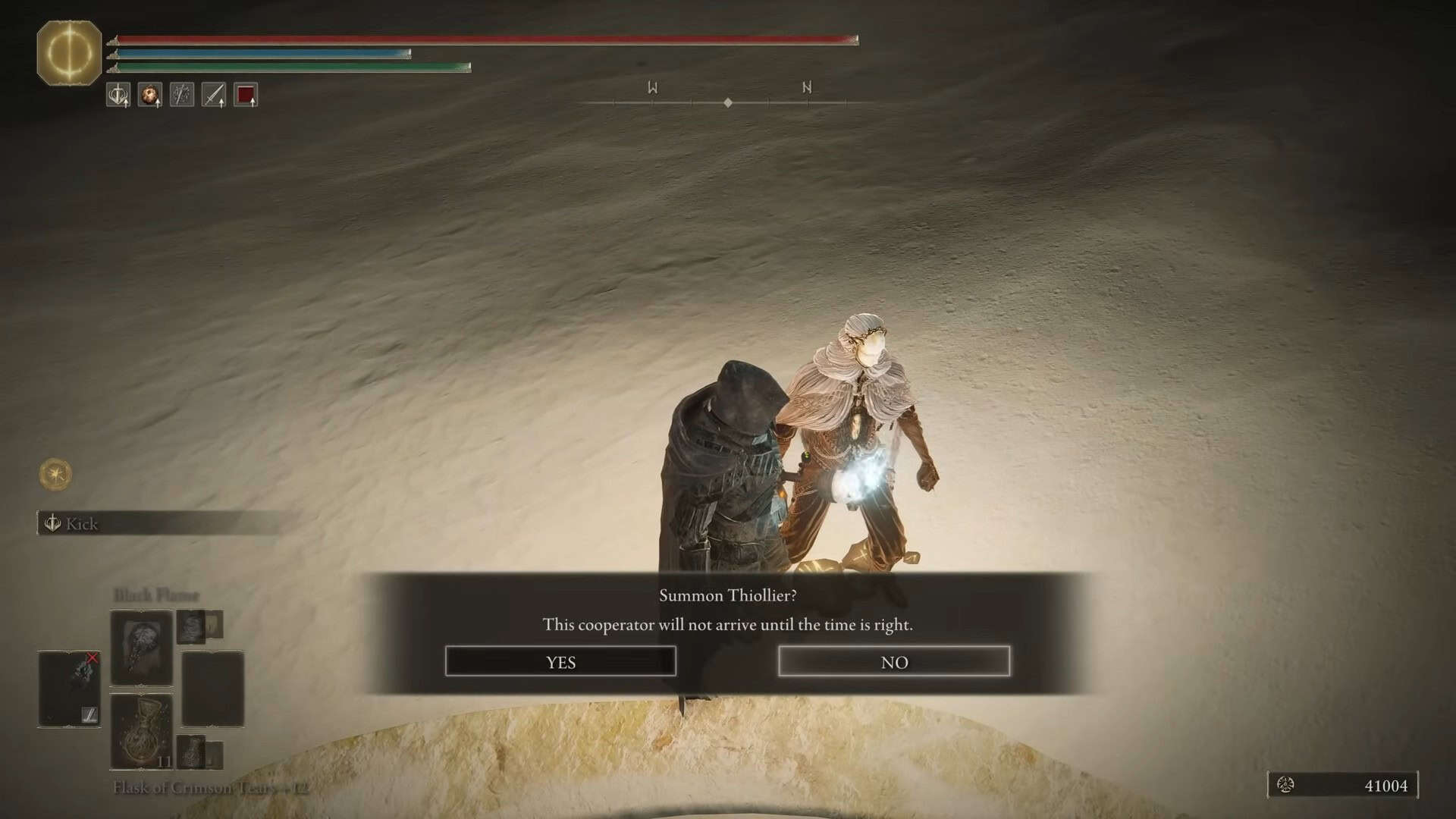Viewport: 1456px width, 819px height.
Task: Click the round brown boluses buff icon
Action: click(150, 95)
